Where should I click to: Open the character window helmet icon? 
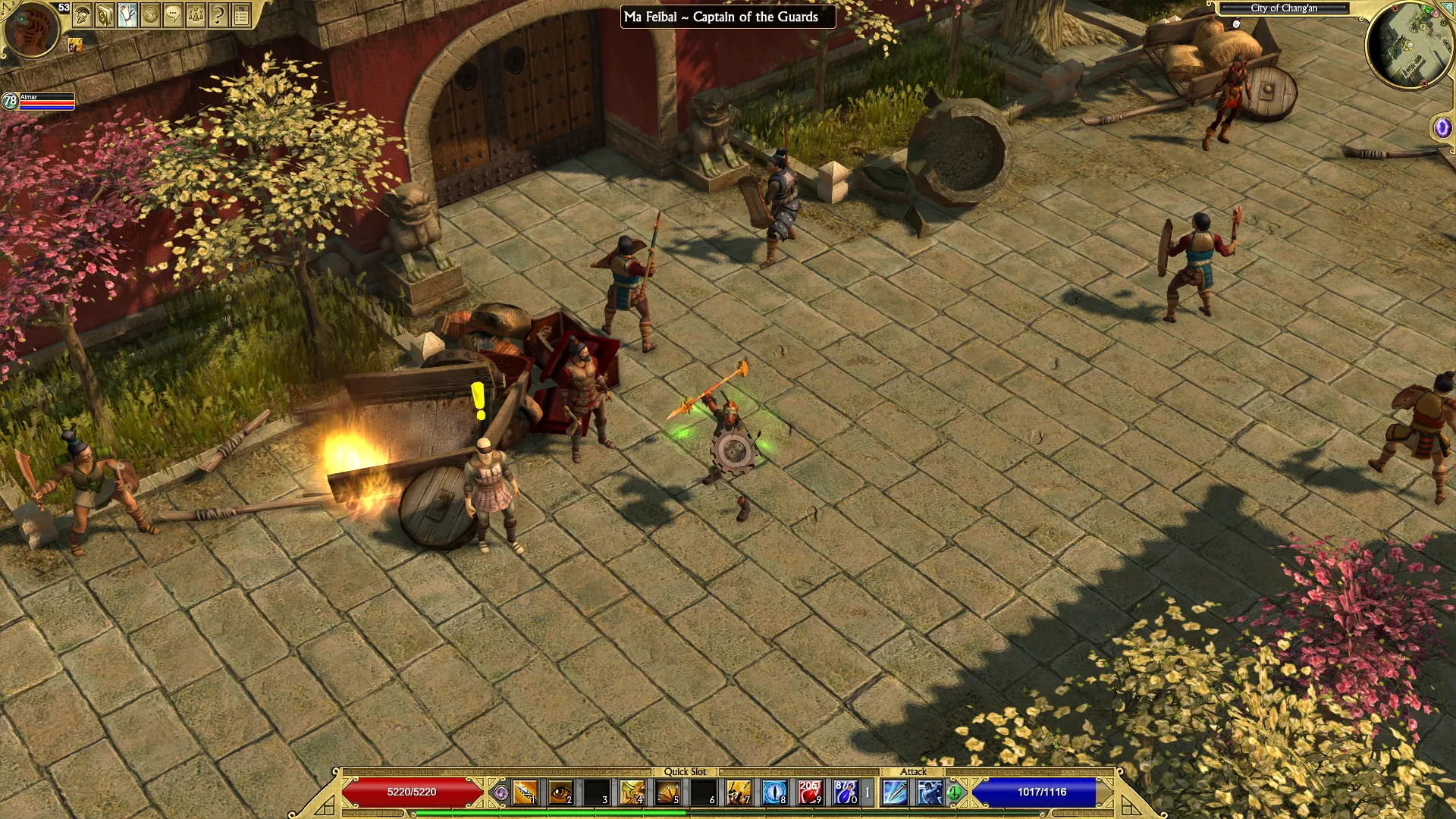tap(82, 14)
